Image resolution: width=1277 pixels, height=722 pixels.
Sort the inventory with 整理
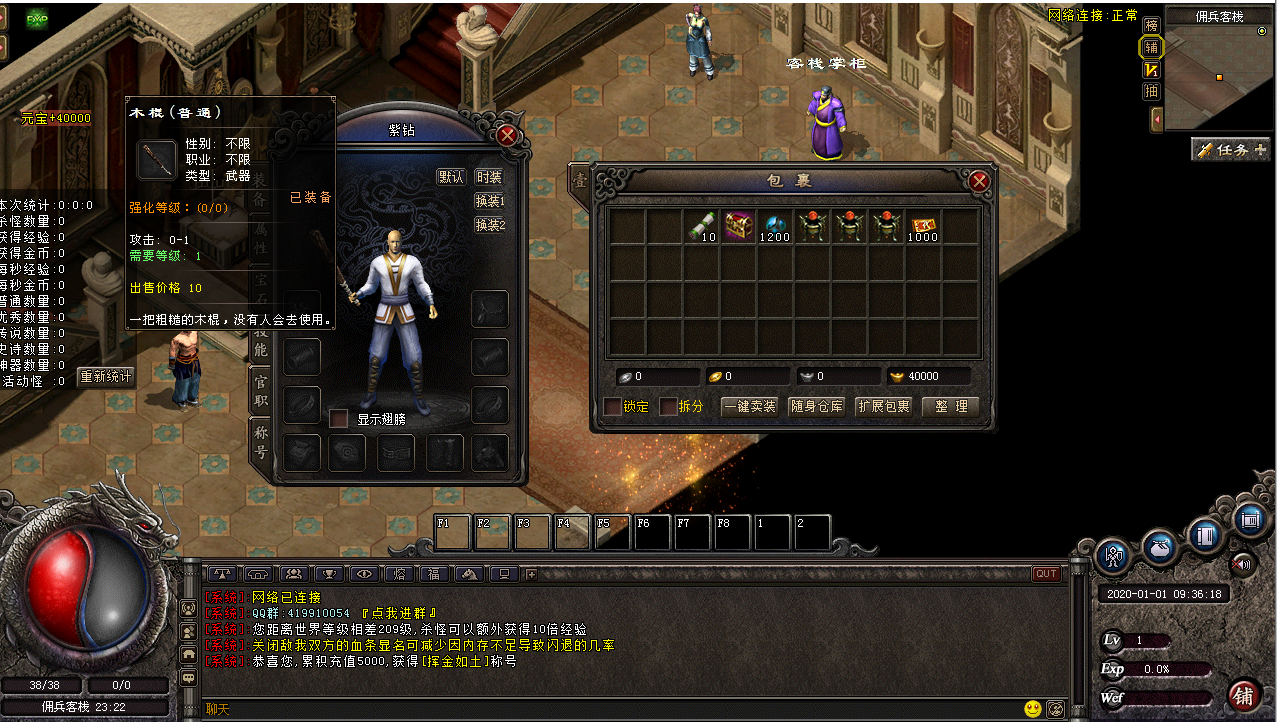coord(950,407)
